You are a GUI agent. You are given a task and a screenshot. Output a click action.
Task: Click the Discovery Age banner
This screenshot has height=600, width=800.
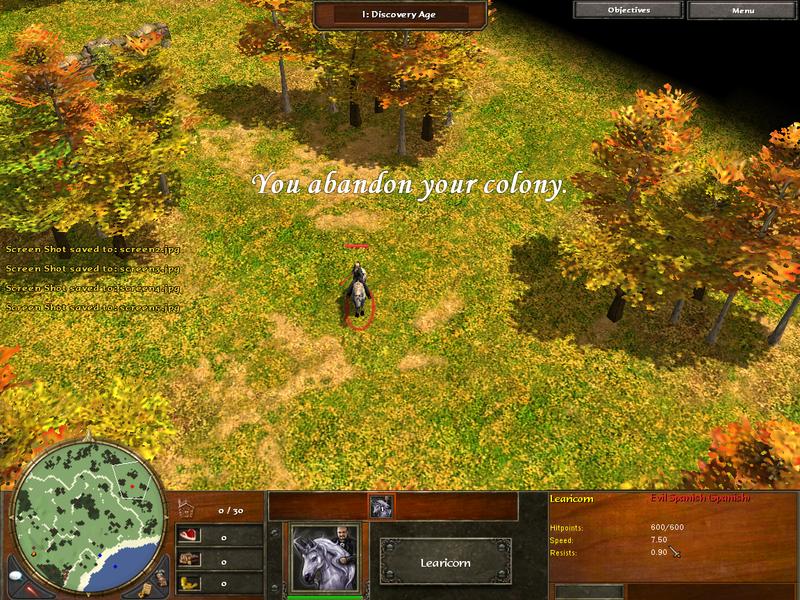[400, 14]
